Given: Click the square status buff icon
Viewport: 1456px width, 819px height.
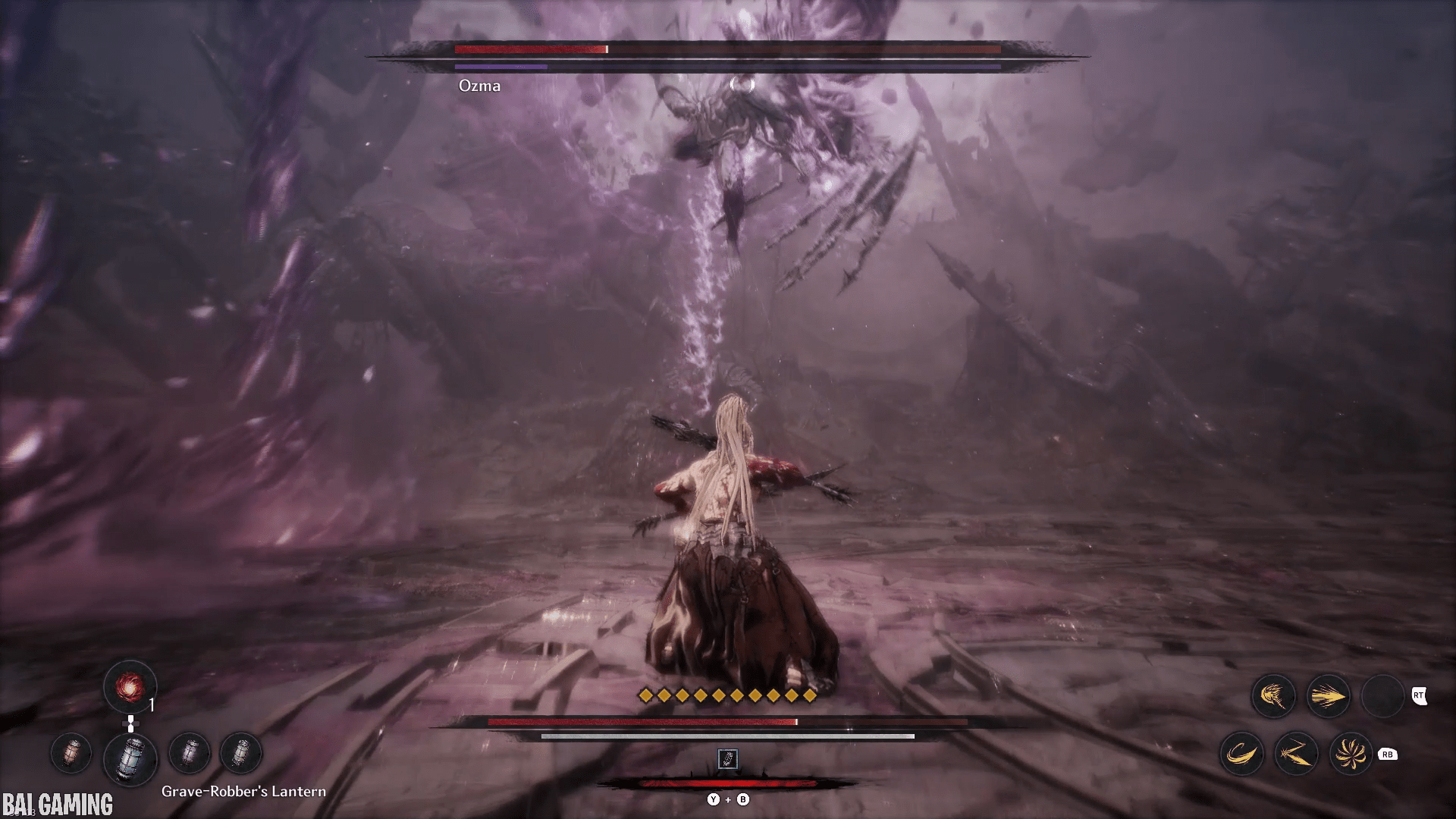Looking at the screenshot, I should 727,758.
